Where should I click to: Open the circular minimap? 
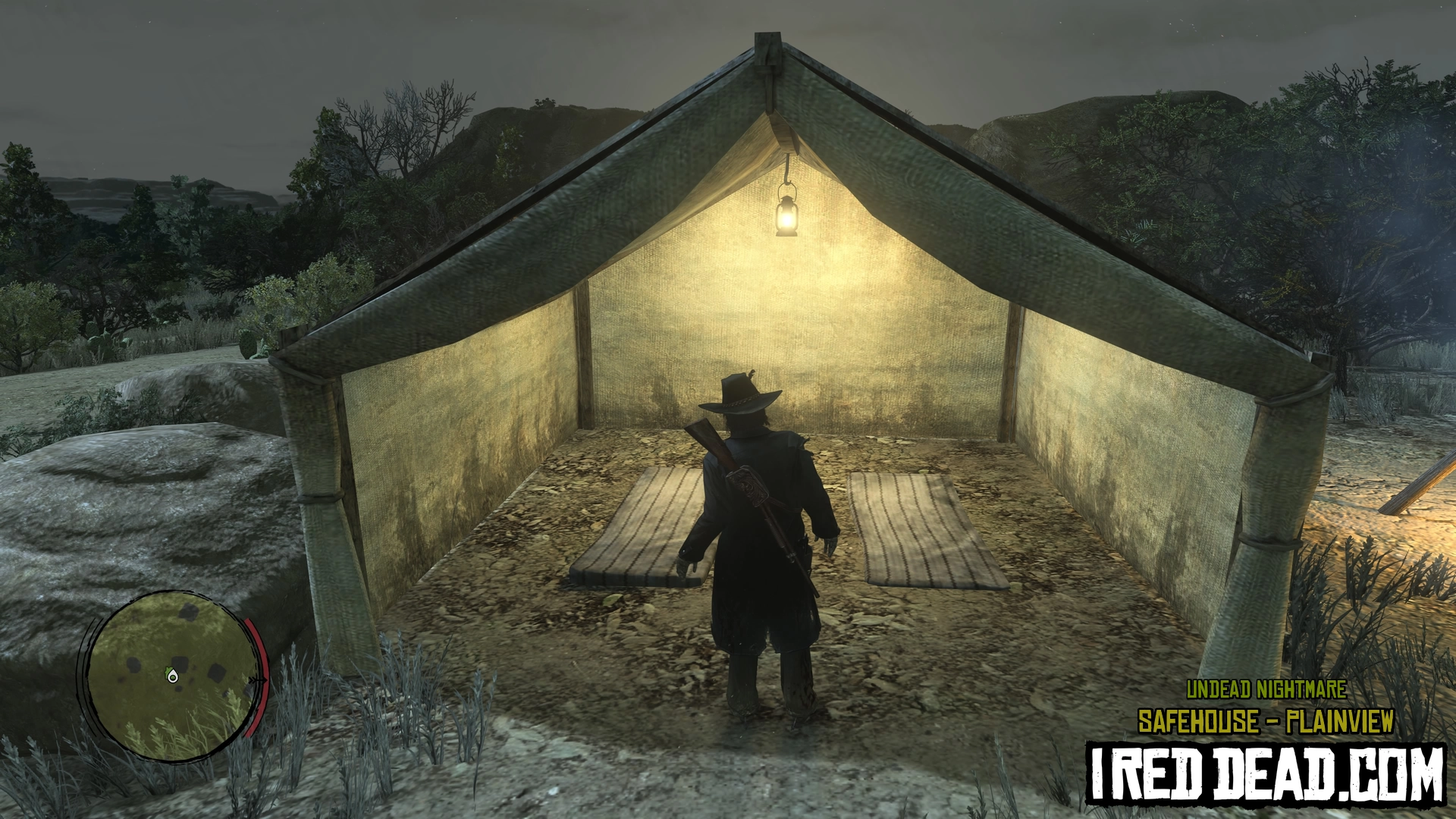tap(171, 675)
